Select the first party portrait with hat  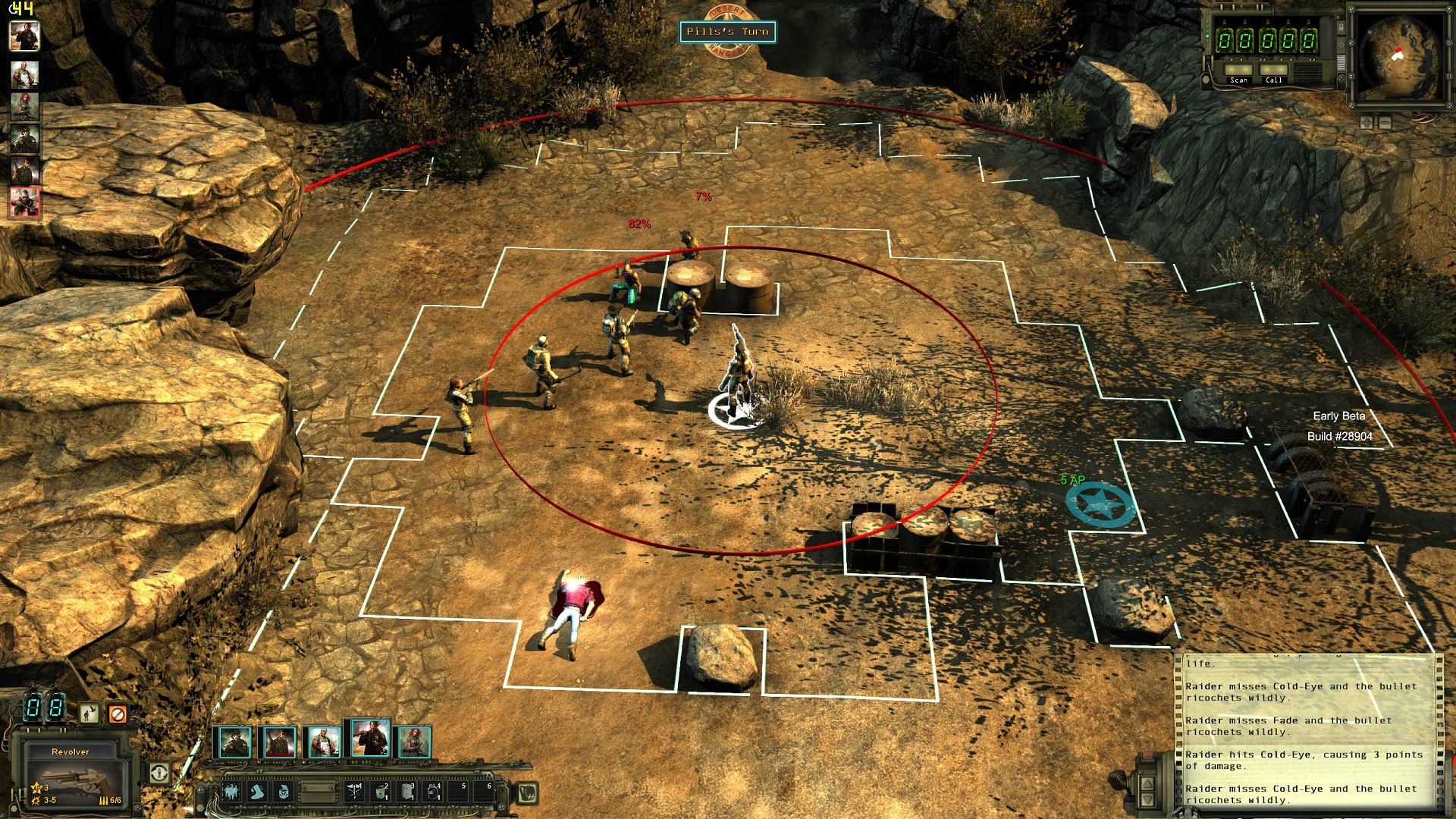pos(233,742)
